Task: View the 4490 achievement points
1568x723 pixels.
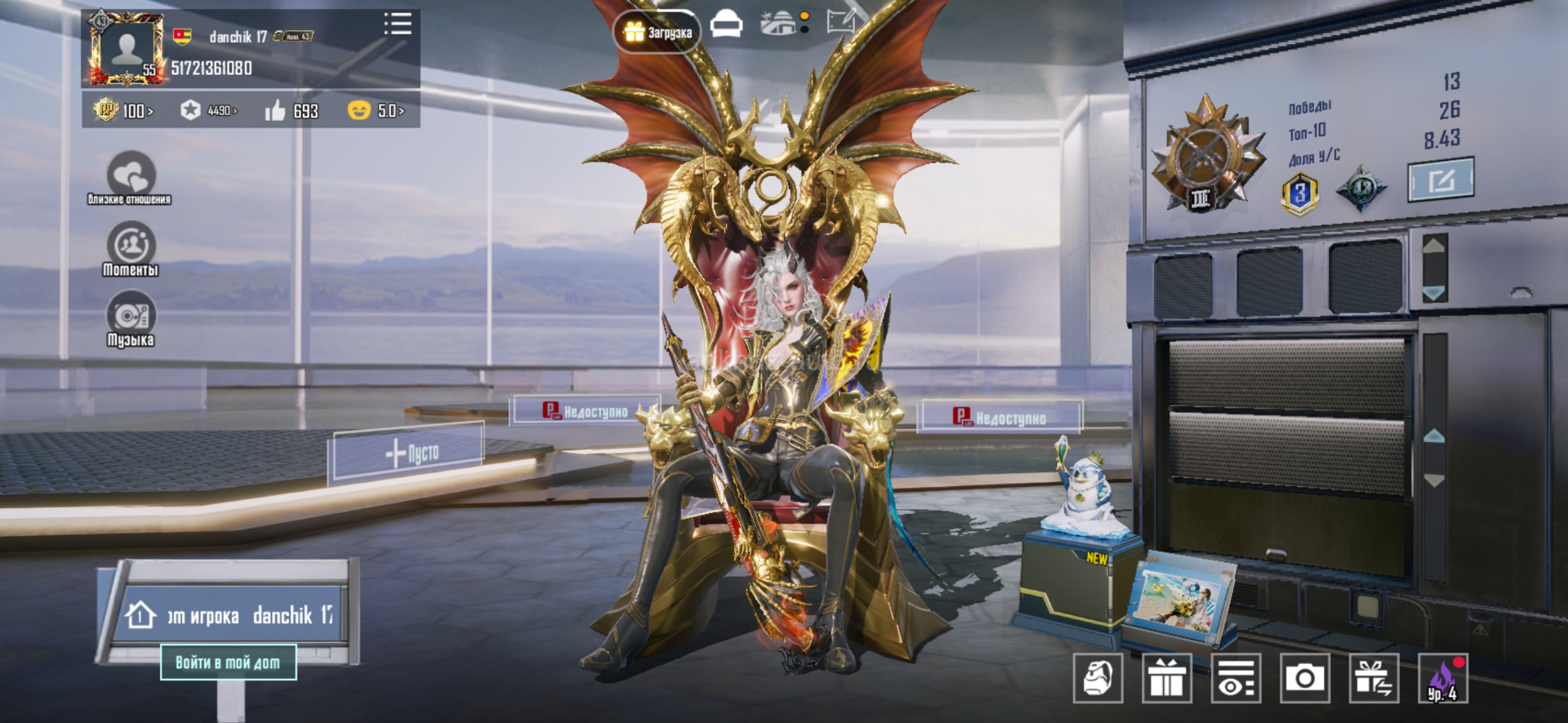Action: [209, 110]
